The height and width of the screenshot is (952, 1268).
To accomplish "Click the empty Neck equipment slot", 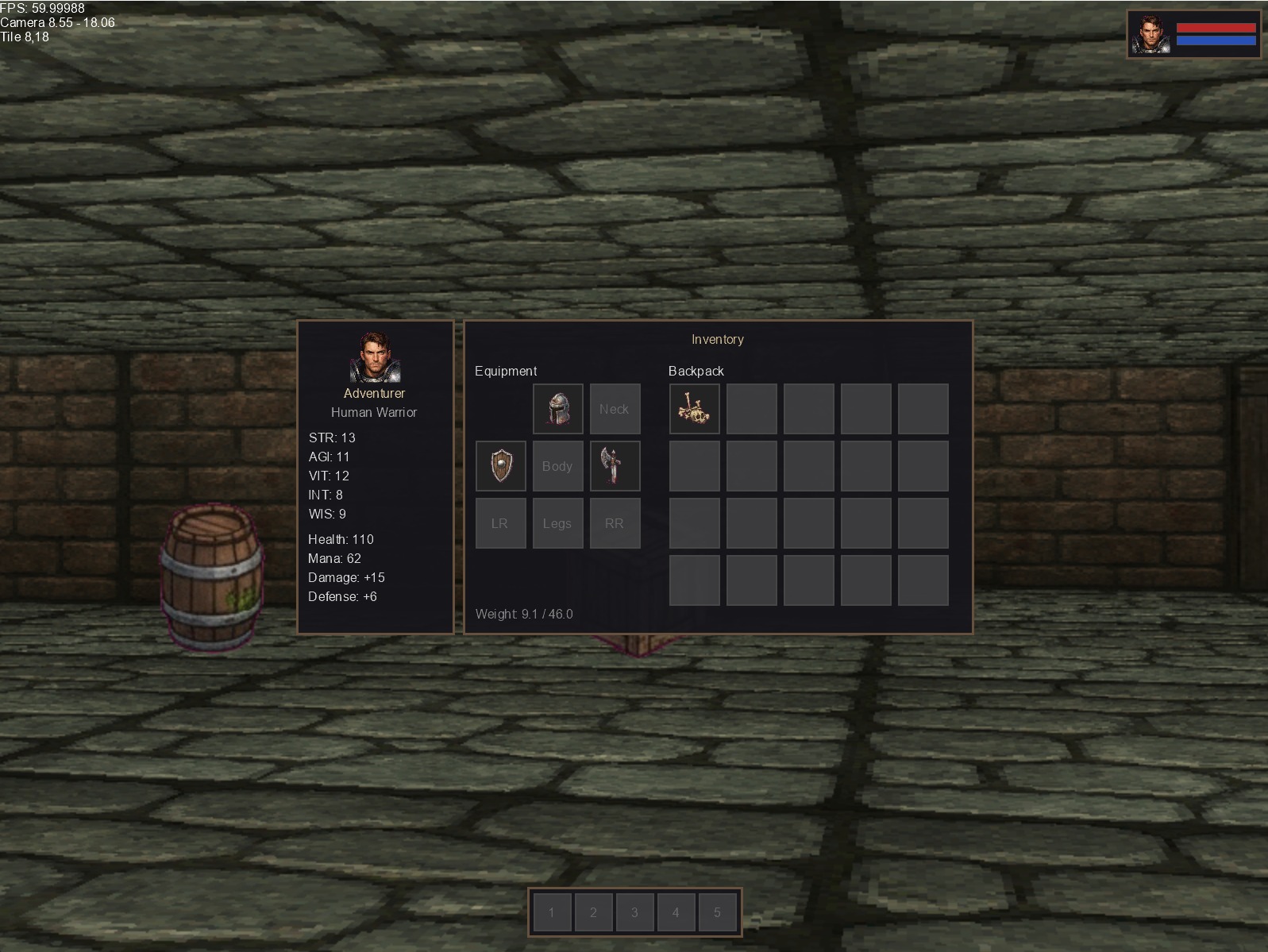I will [615, 409].
